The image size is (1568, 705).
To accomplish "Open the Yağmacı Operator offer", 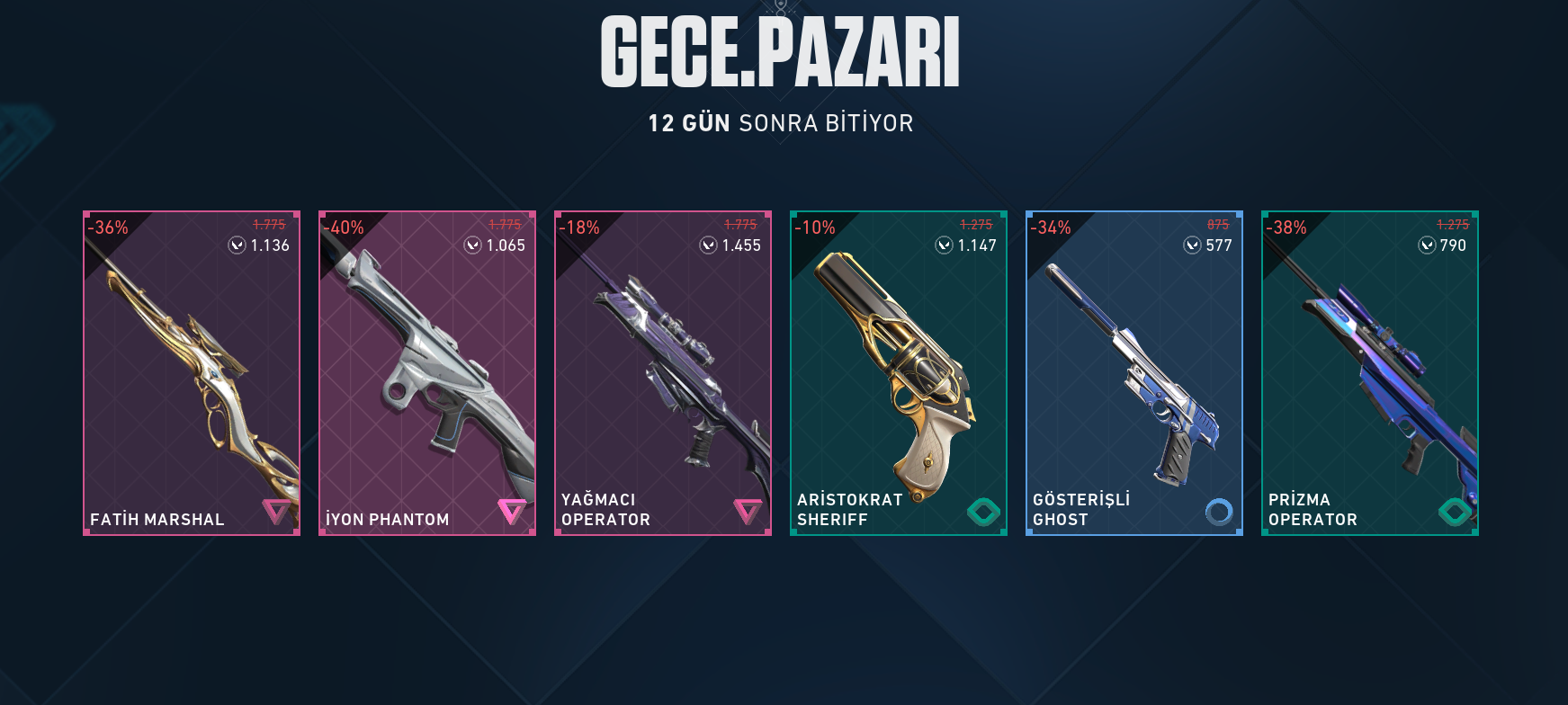I will 663,373.
